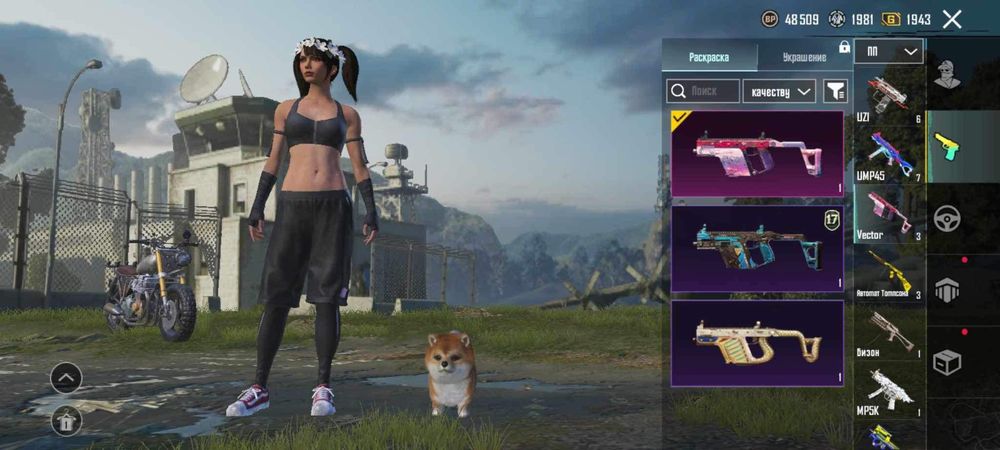
Task: Click the Поиск search field
Action: click(704, 91)
